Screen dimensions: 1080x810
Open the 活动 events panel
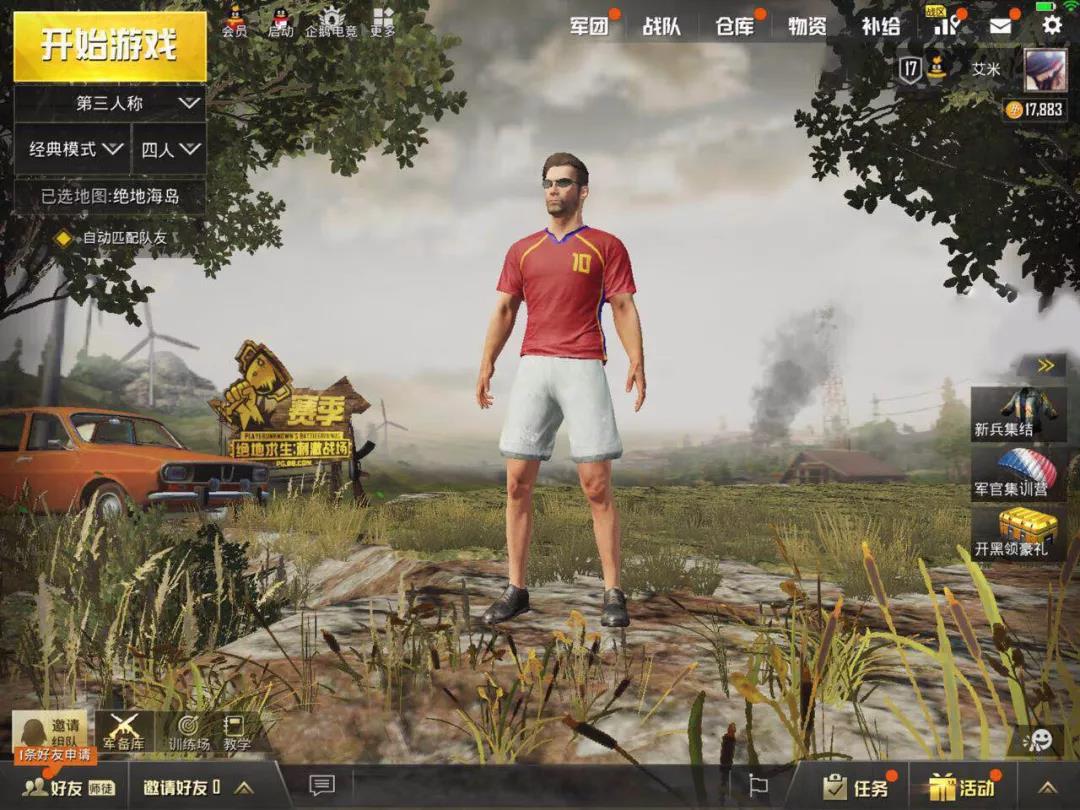coord(961,787)
